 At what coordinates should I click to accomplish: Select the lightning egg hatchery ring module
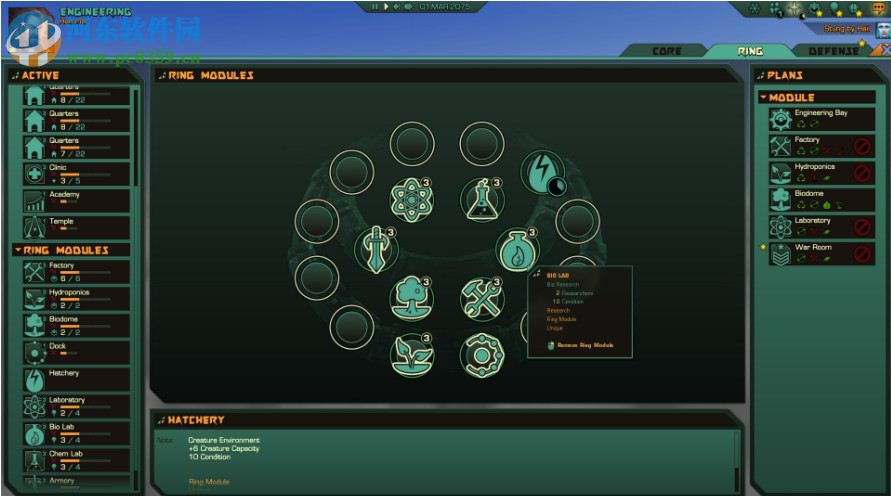(541, 174)
